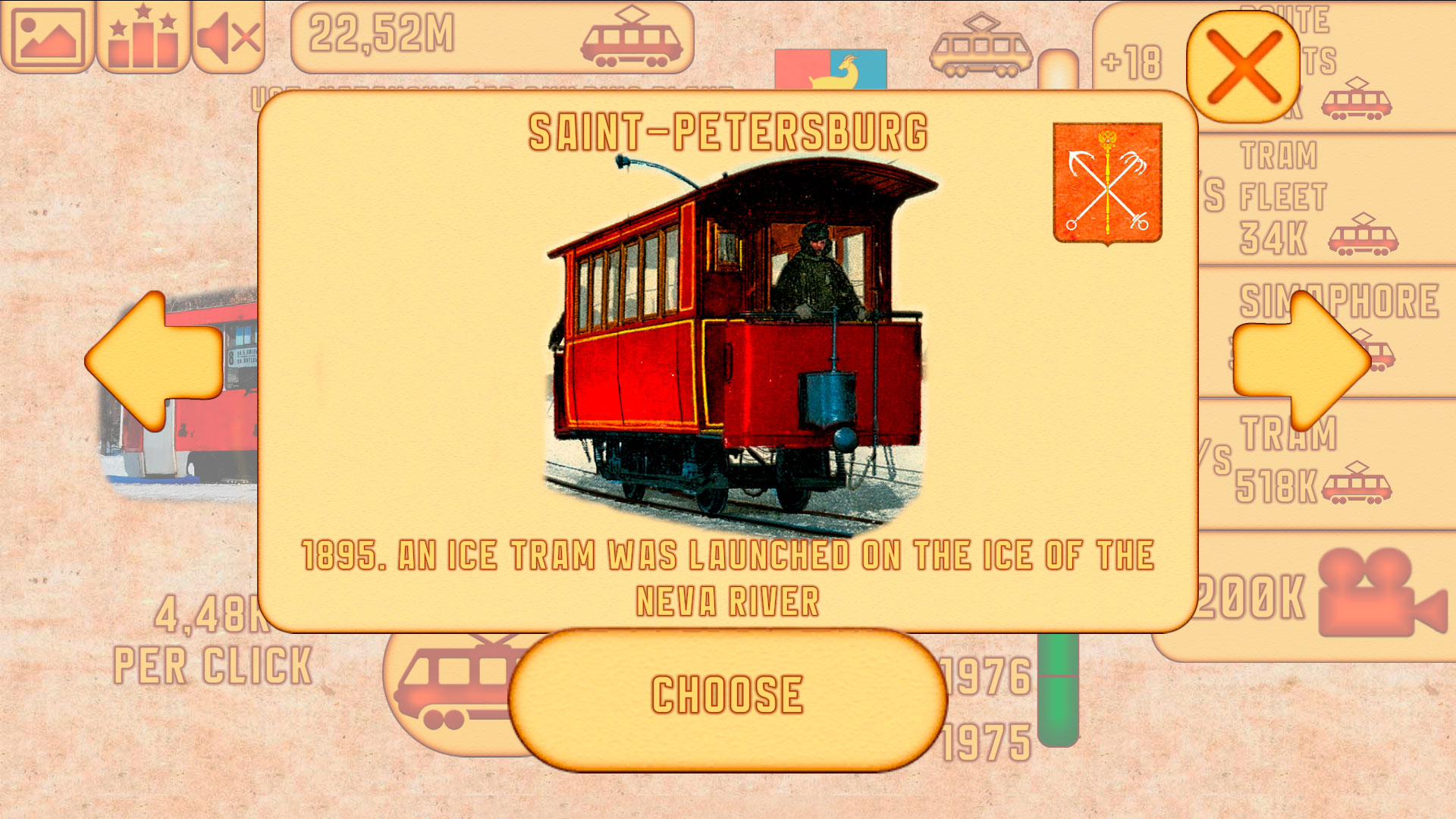Open the leaderboard podium icon
This screenshot has width=1456, height=819.
(x=143, y=34)
